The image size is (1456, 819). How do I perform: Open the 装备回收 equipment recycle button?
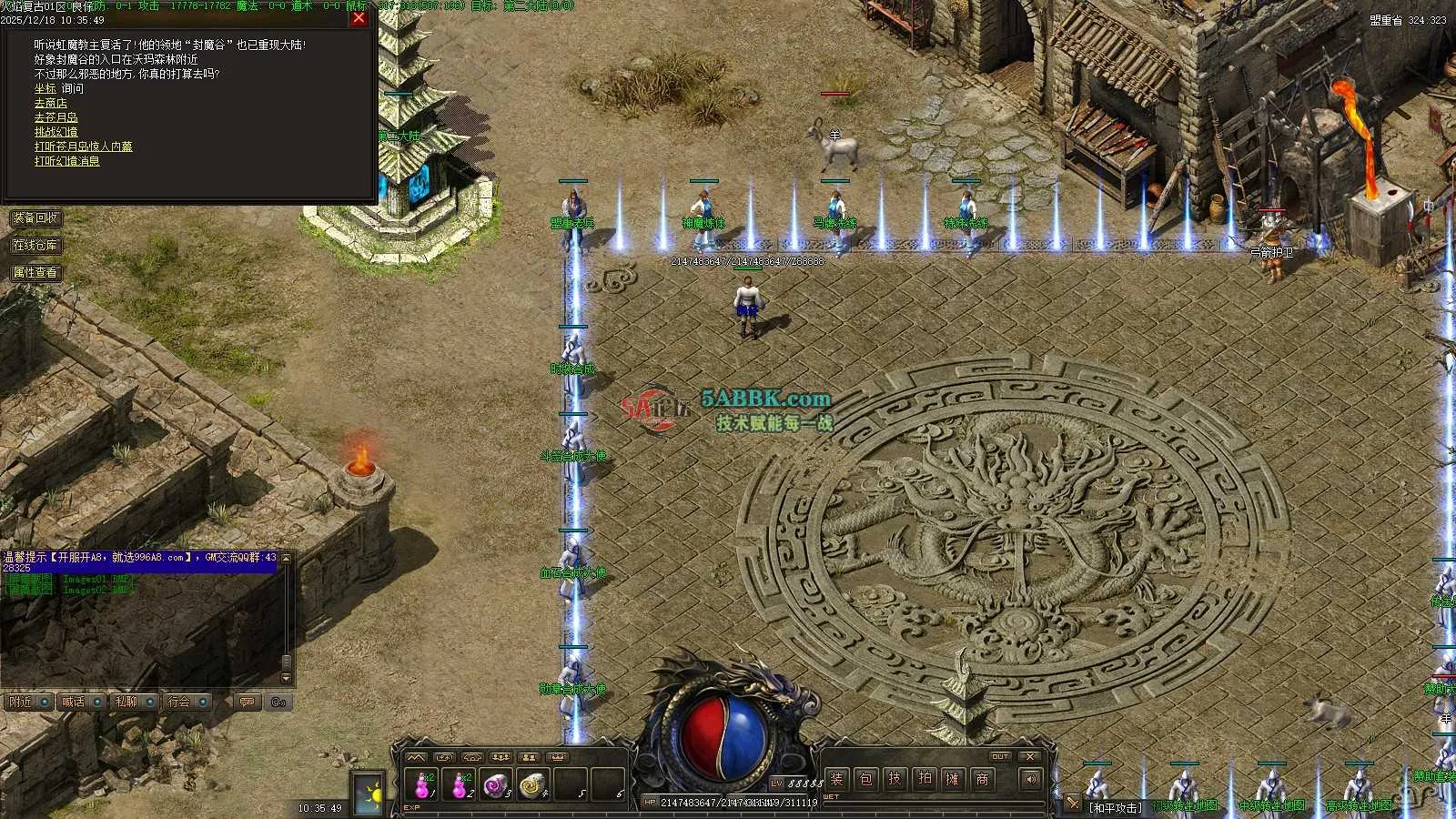[35, 218]
